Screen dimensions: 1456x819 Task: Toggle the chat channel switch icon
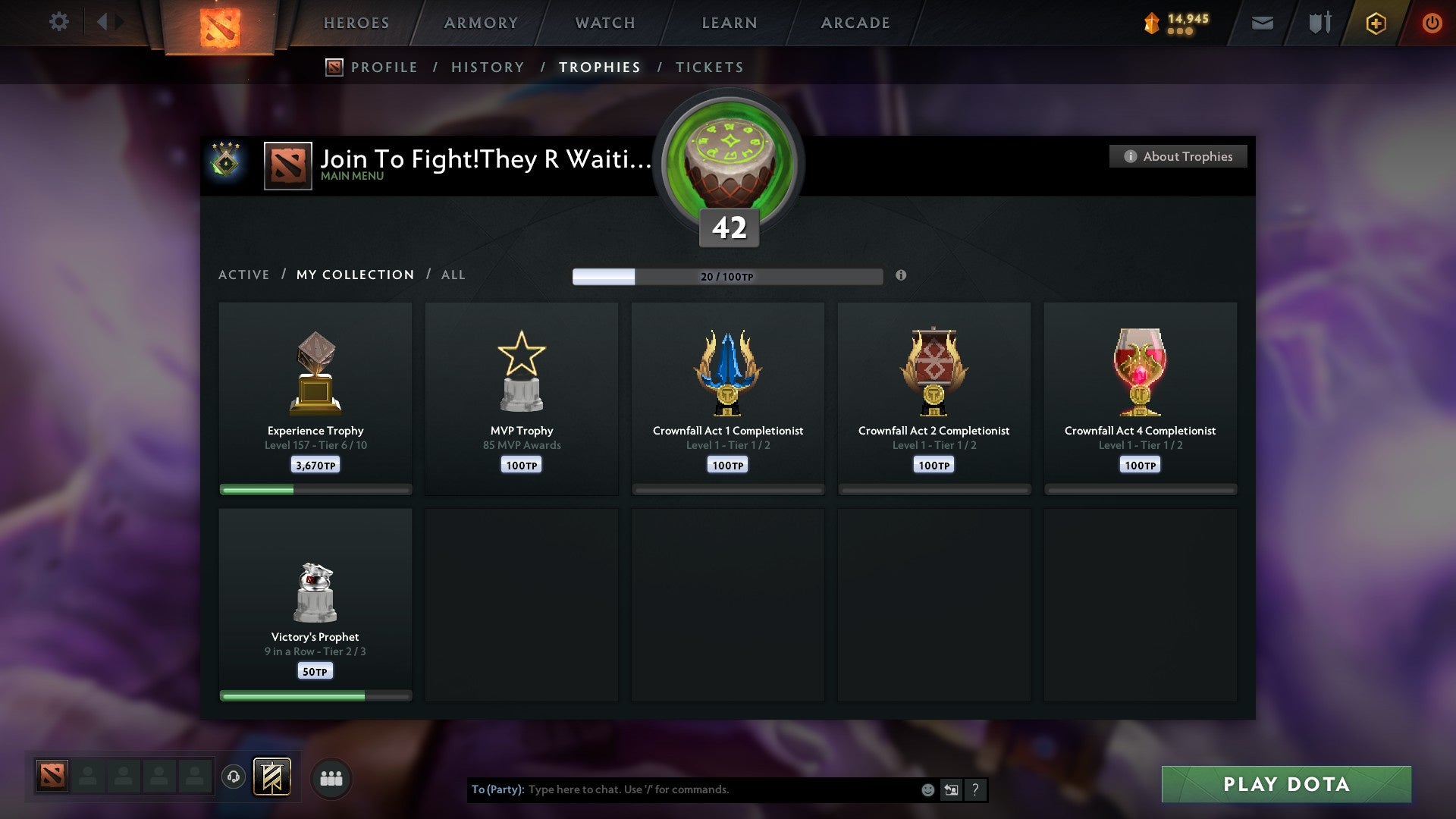pyautogui.click(x=951, y=789)
